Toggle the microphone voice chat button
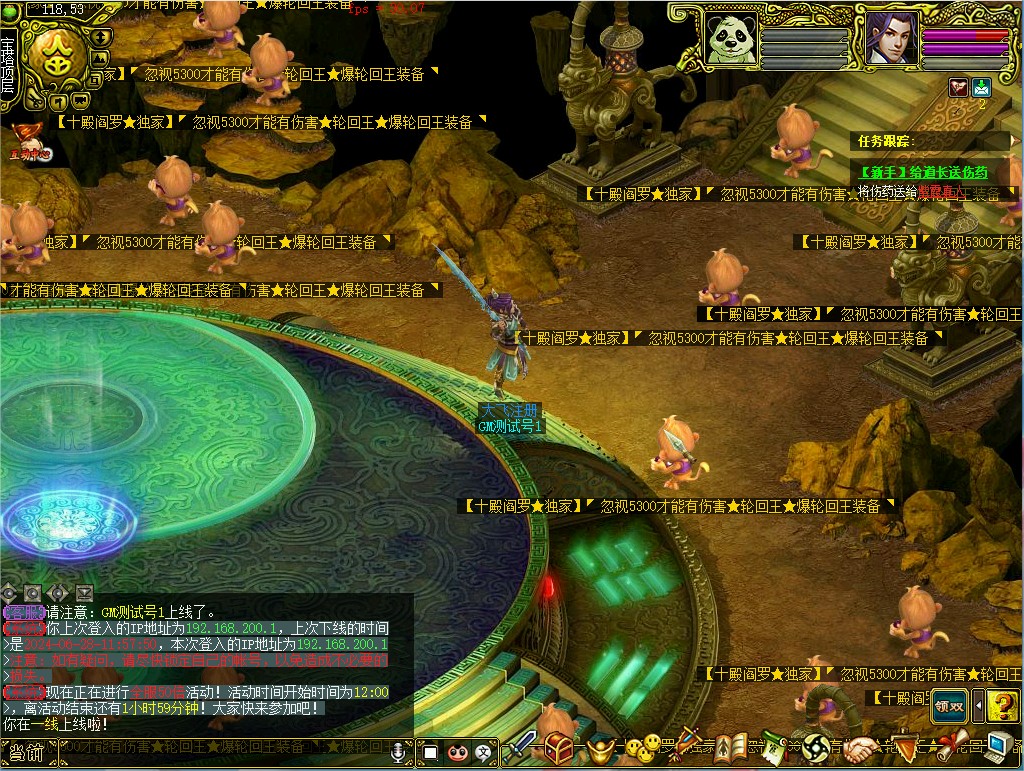Screen dimensions: 1024x771 400,751
